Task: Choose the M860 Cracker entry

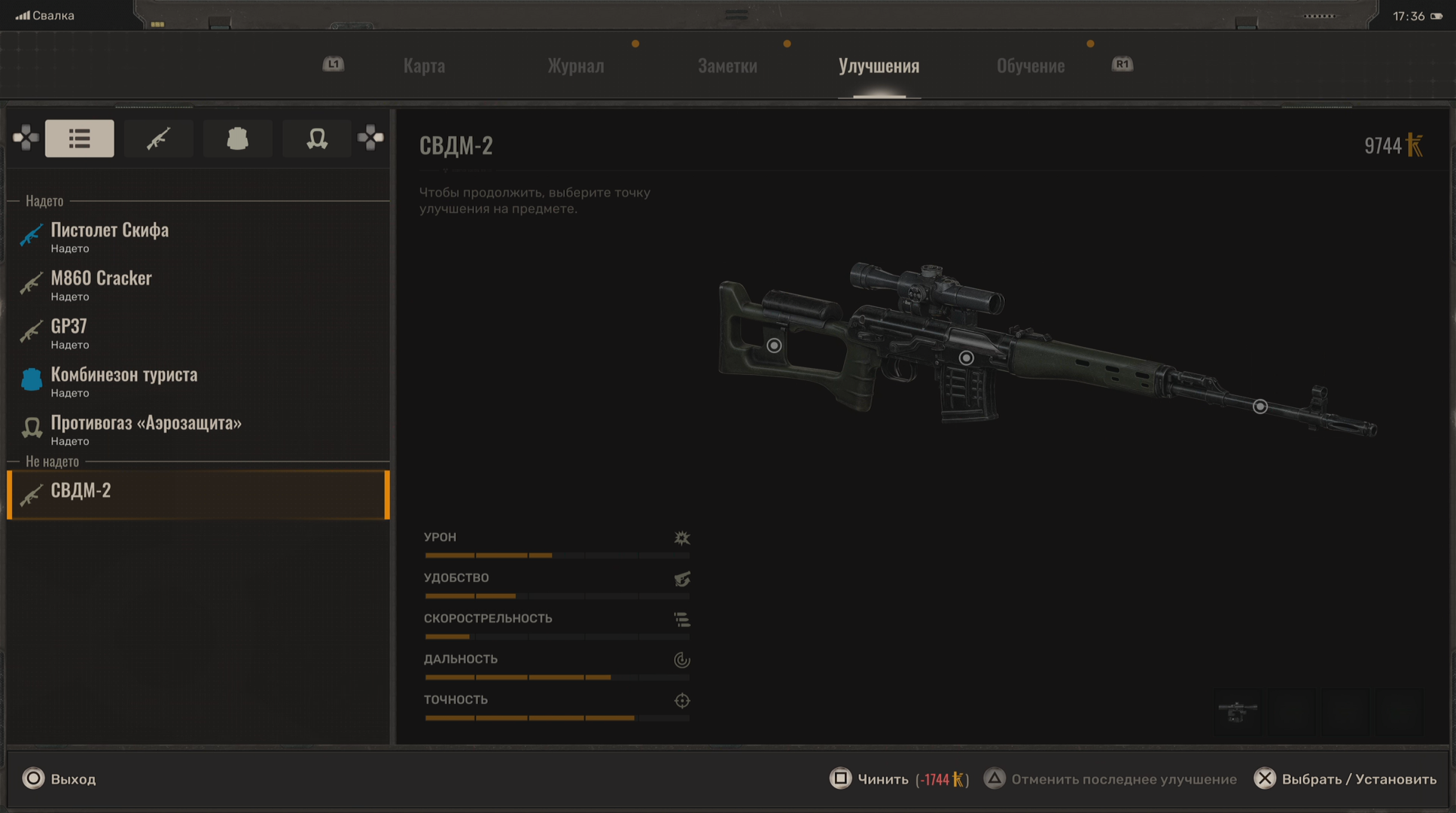Action: [x=102, y=285]
